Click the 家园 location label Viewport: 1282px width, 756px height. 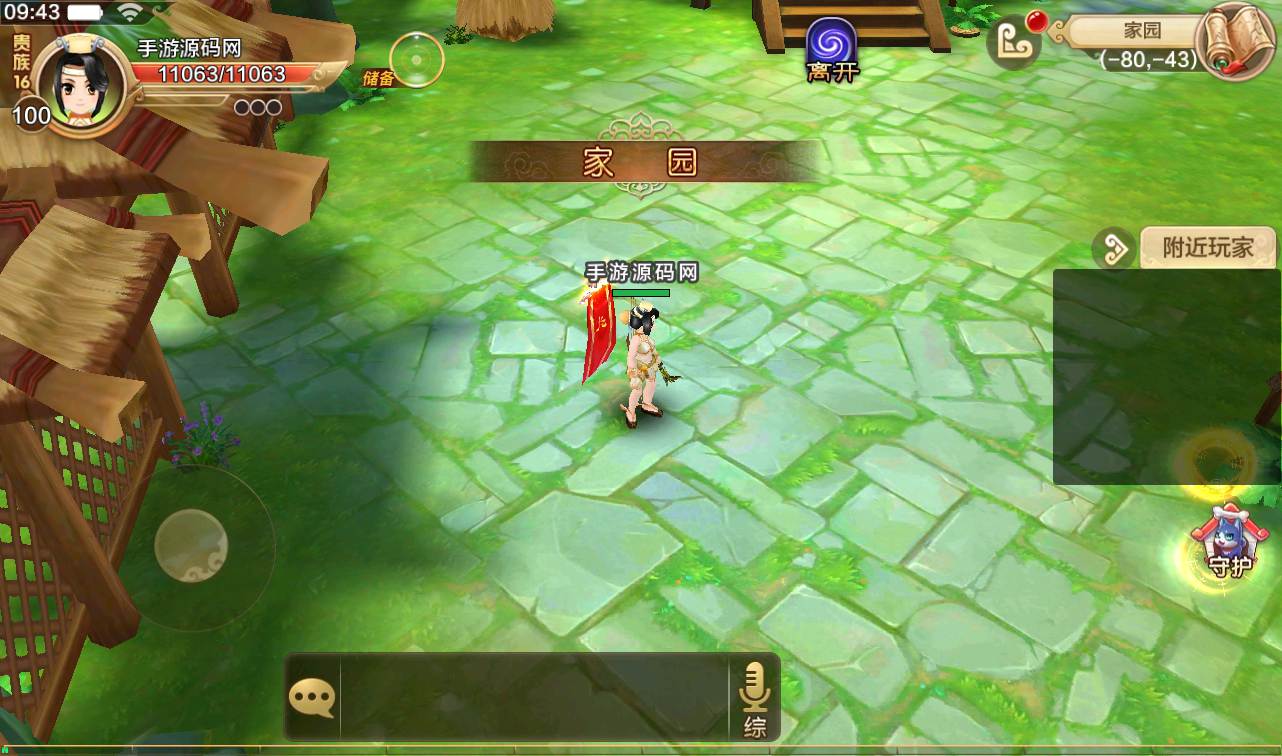(1142, 31)
